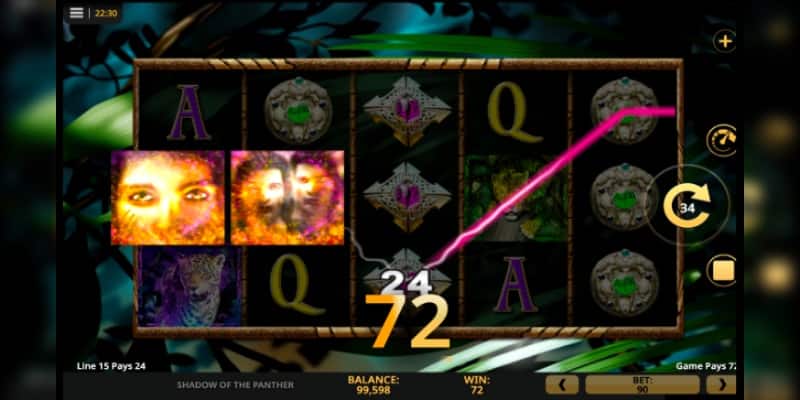Click the autospin button showing 34
Viewport: 800px width, 400px height.
[x=688, y=208]
